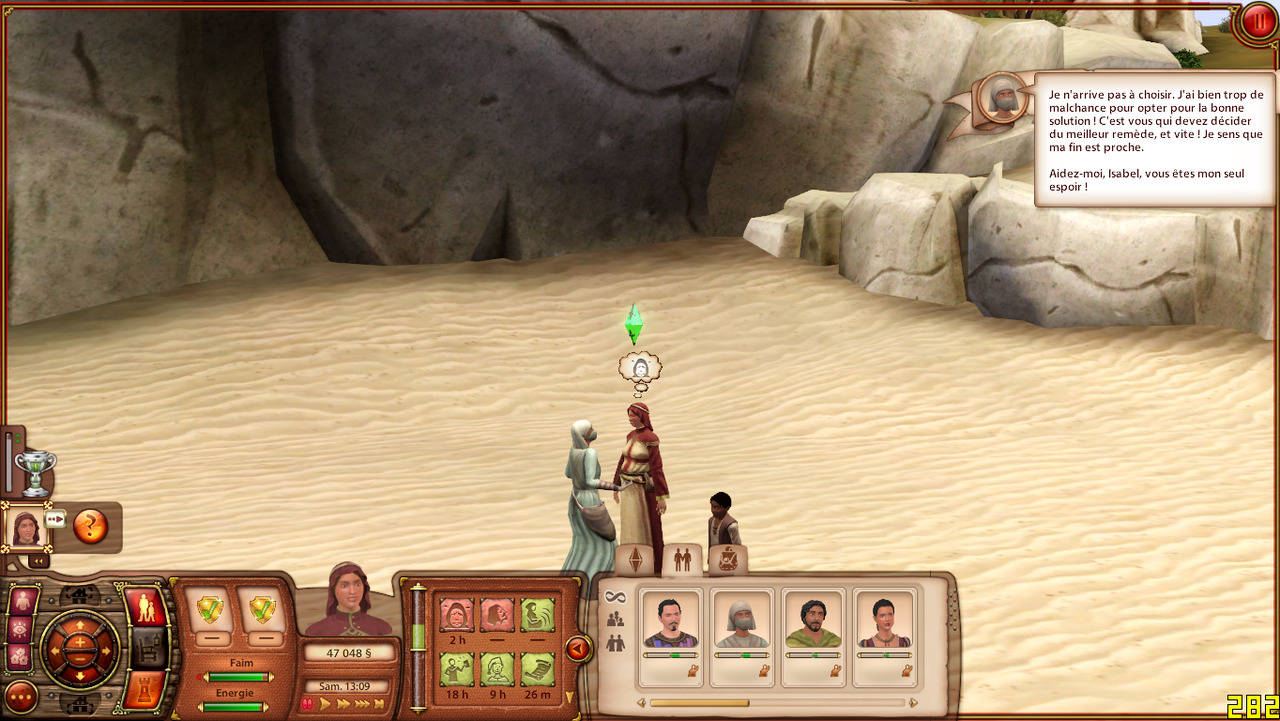
Task: Open the quest trophy cup icon
Action: [35, 472]
